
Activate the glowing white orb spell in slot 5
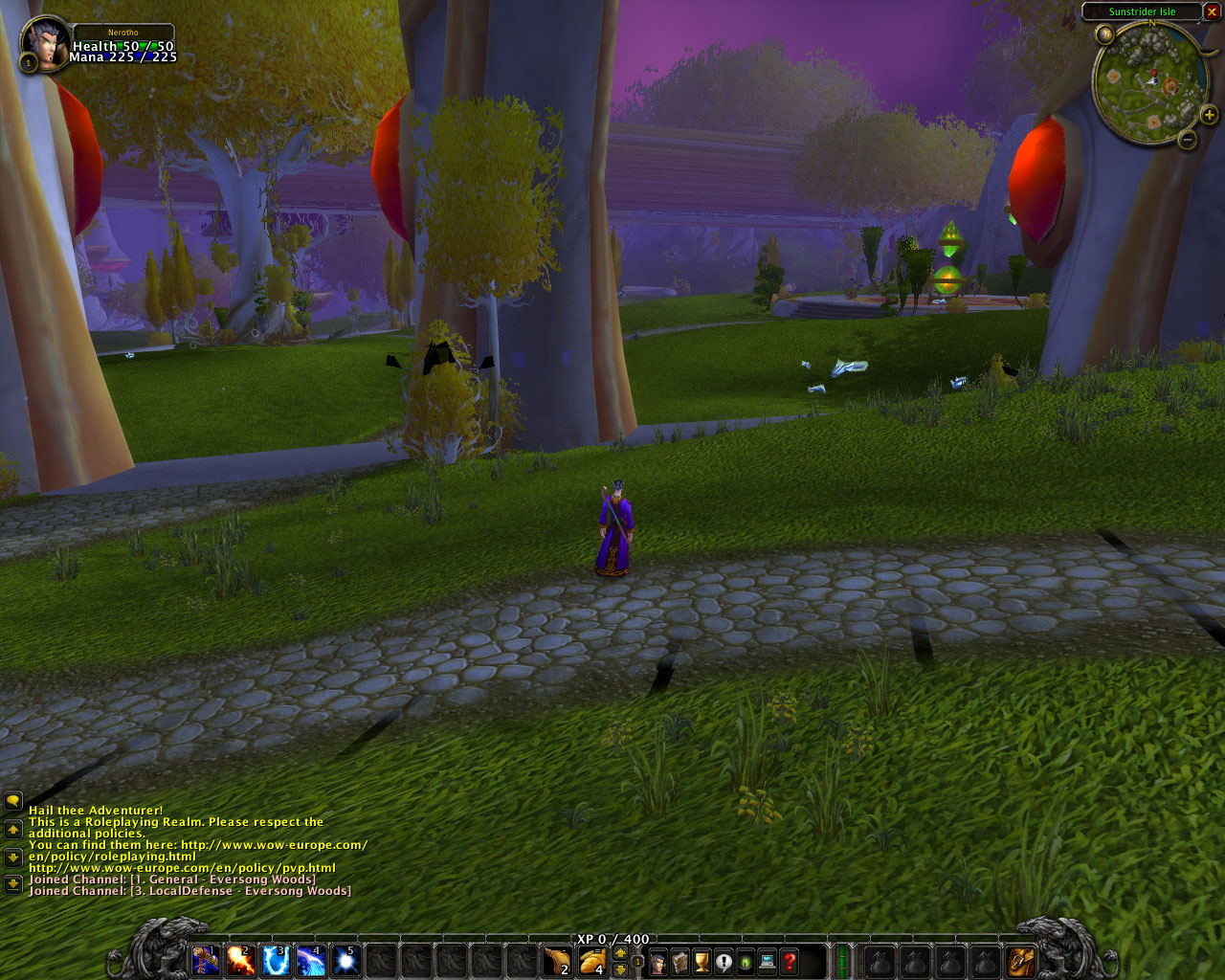tap(345, 959)
